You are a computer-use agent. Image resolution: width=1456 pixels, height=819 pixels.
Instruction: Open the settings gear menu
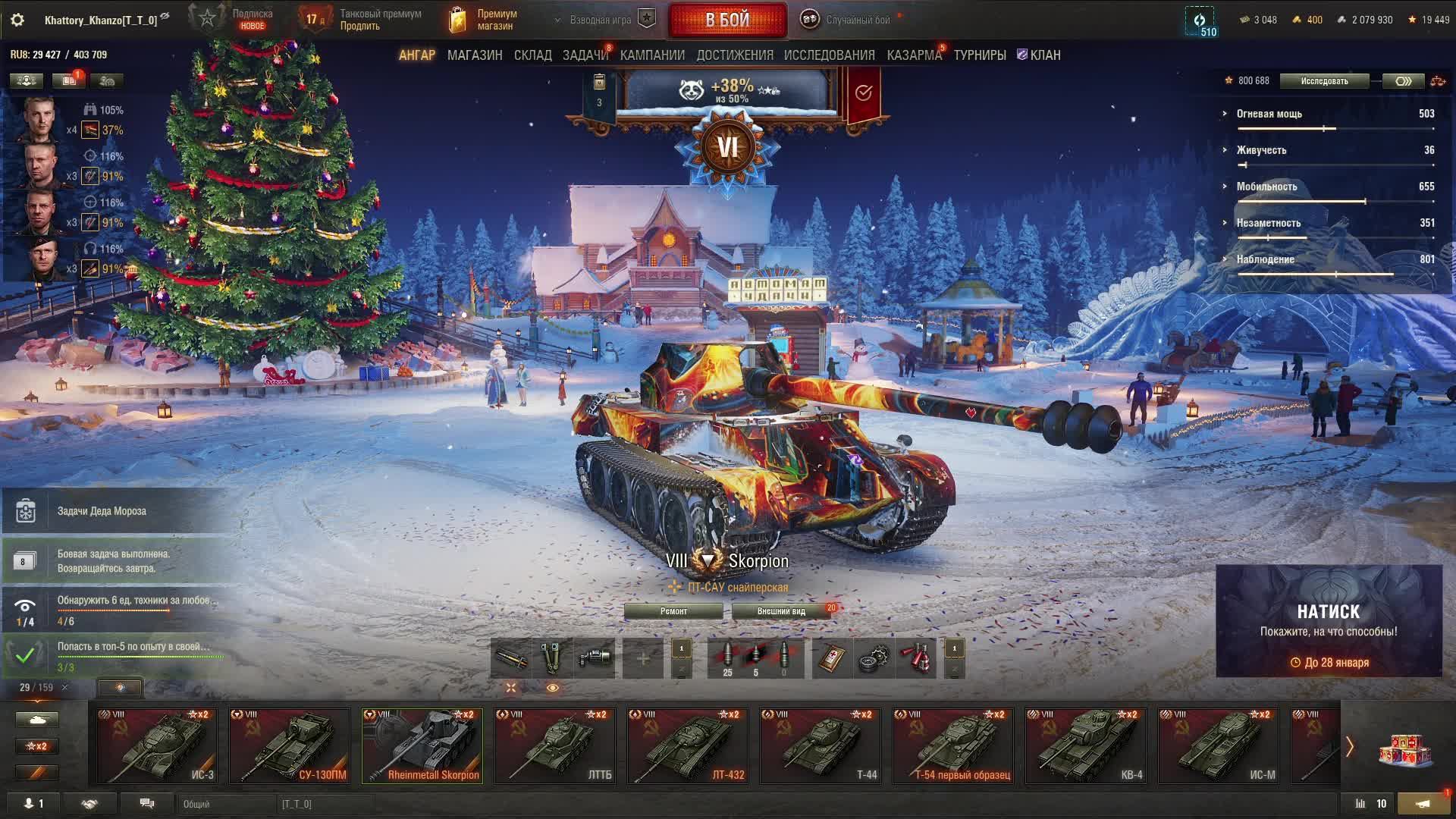tap(17, 20)
